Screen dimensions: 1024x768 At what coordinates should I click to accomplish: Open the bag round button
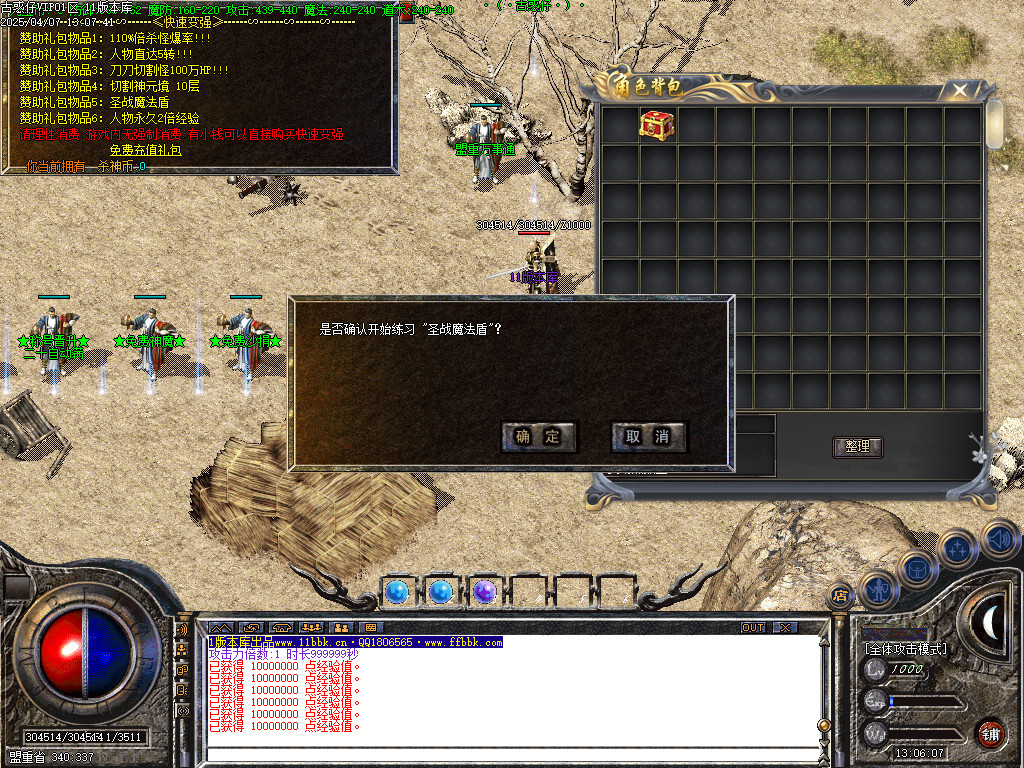[916, 569]
